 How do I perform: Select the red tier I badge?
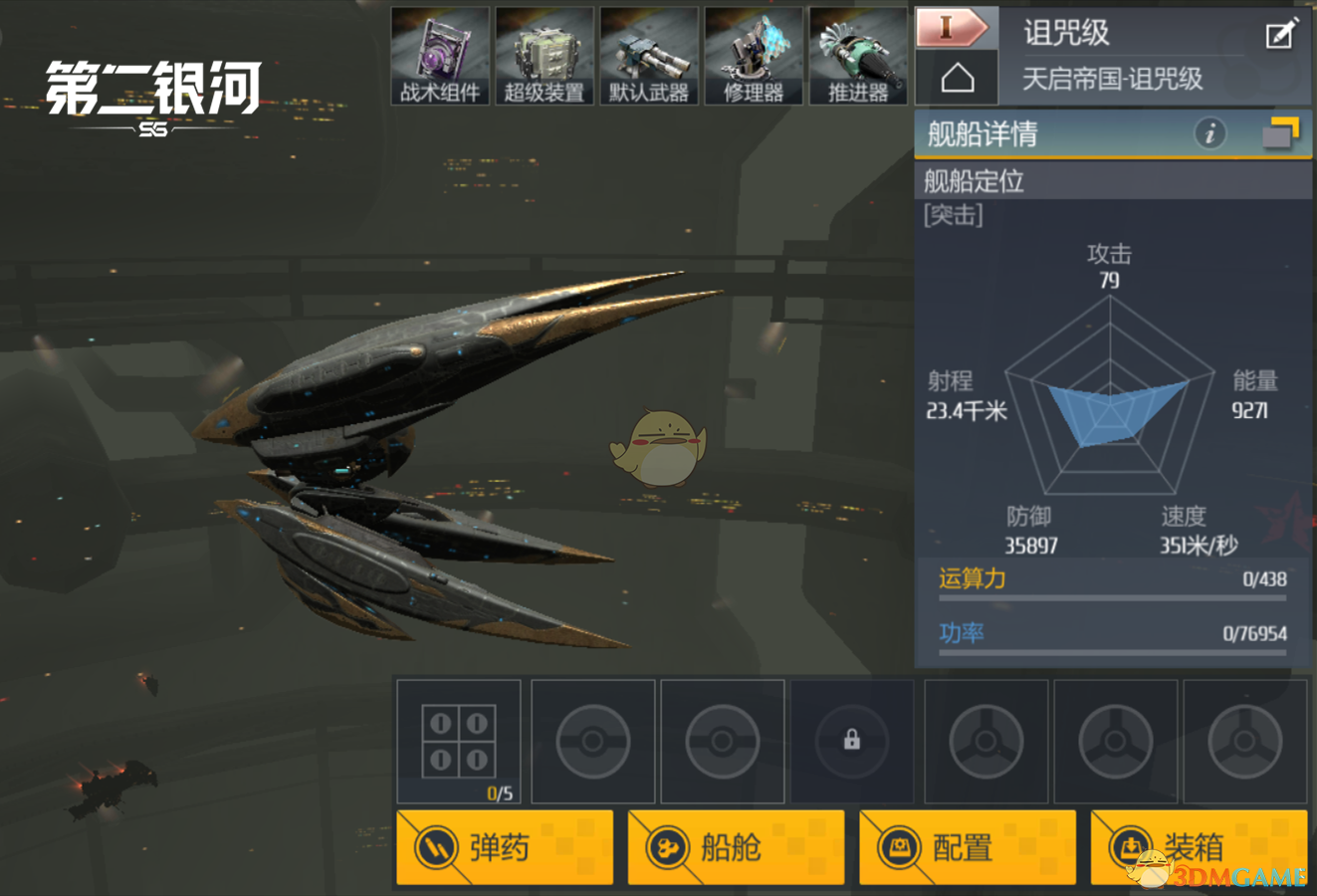[953, 28]
